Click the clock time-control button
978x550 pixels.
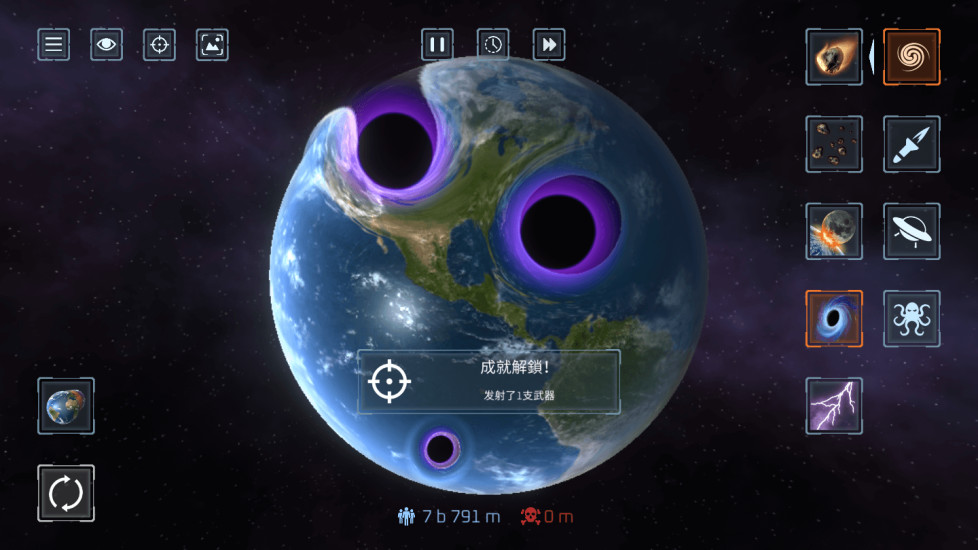493,44
